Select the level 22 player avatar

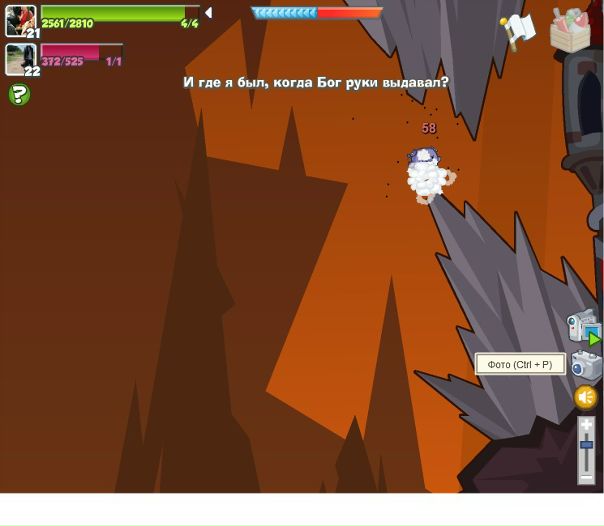click(20, 59)
